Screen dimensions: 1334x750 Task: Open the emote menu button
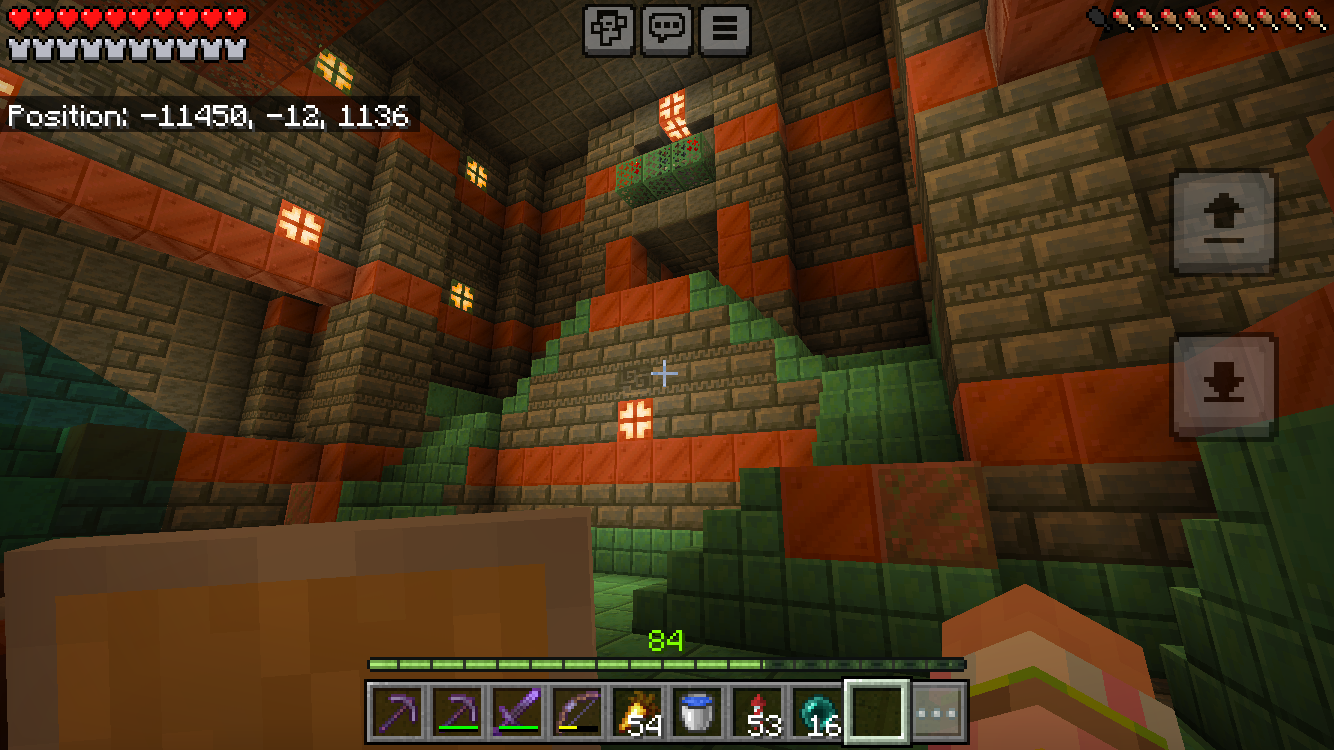point(609,29)
